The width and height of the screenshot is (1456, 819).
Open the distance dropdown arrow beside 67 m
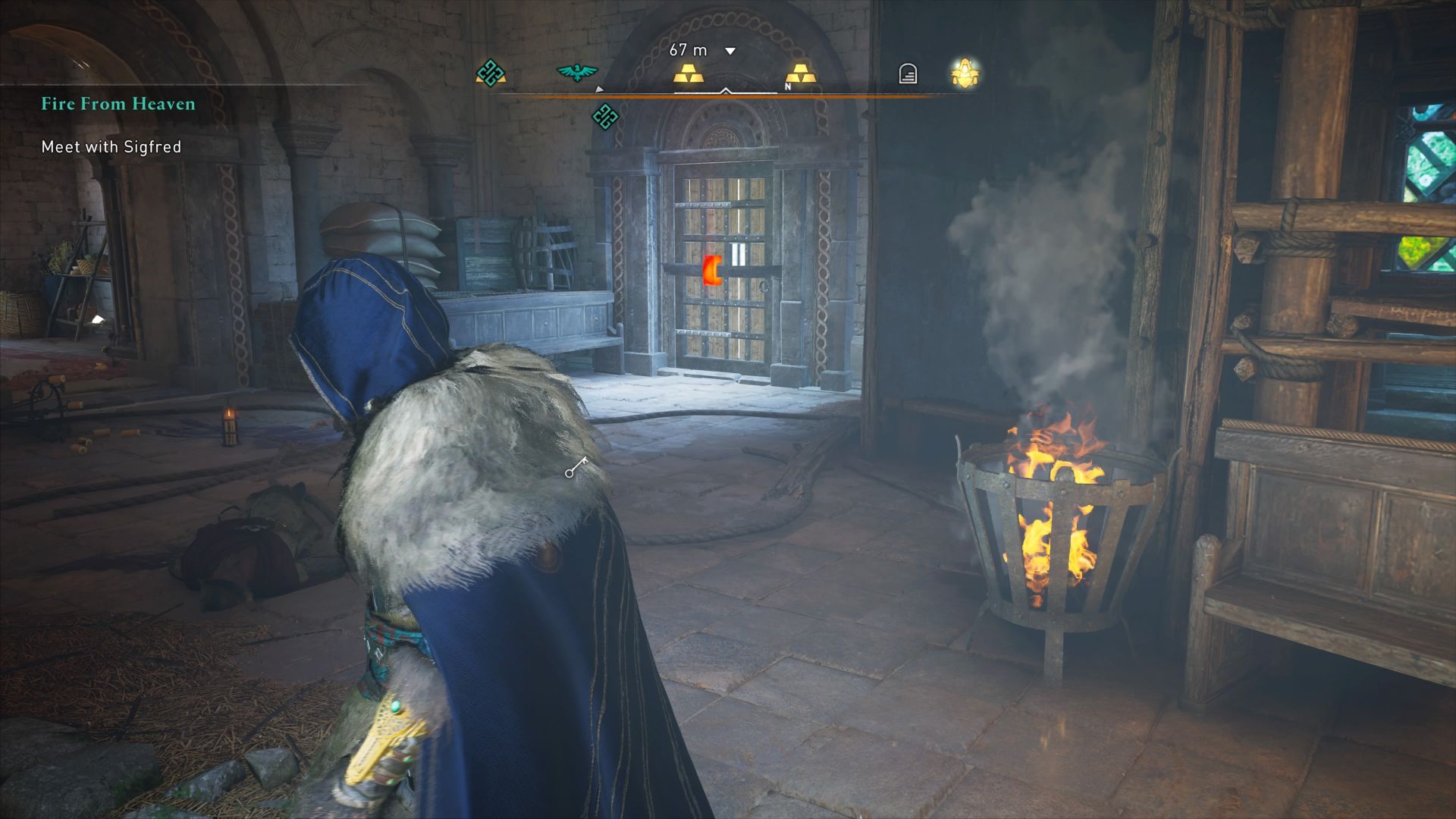730,50
